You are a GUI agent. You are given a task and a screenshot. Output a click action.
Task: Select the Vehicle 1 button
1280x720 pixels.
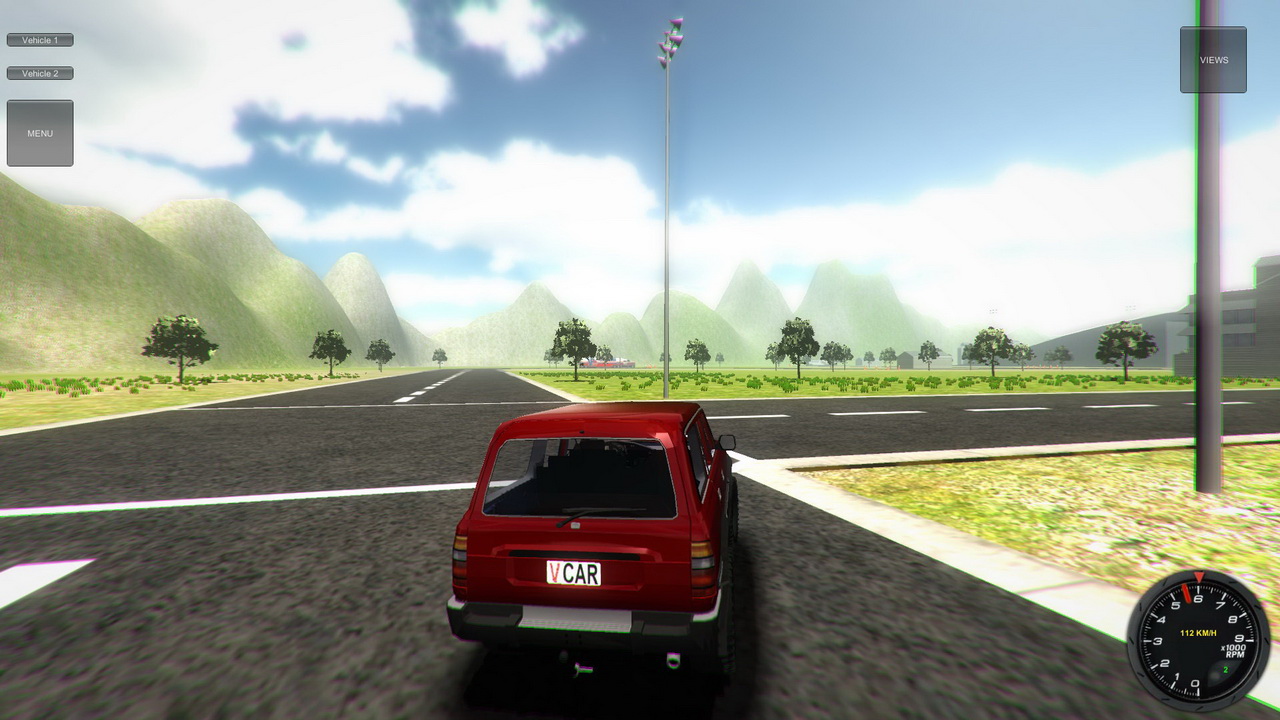click(x=39, y=39)
